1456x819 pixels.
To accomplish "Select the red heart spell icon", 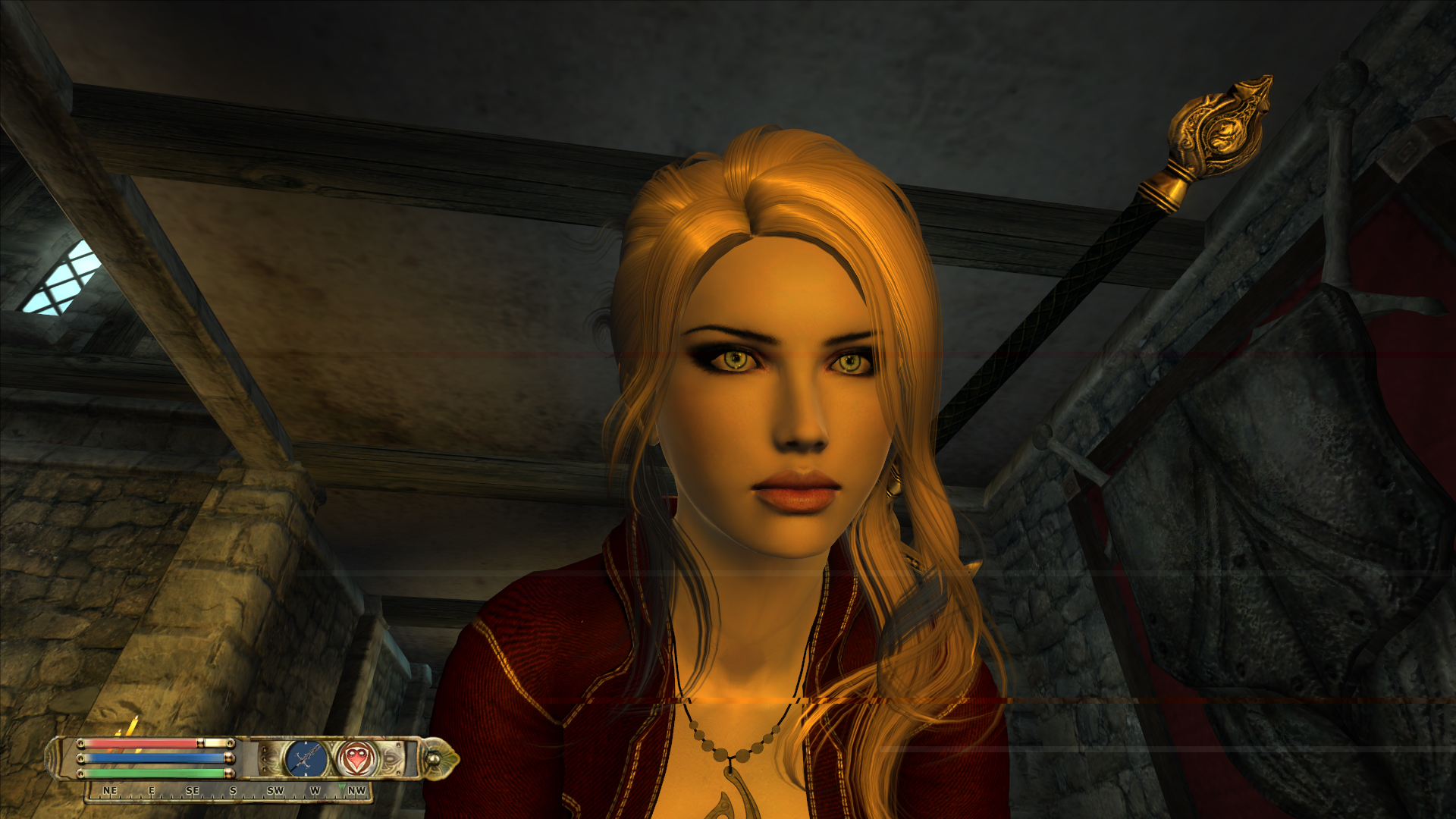I will point(356,758).
